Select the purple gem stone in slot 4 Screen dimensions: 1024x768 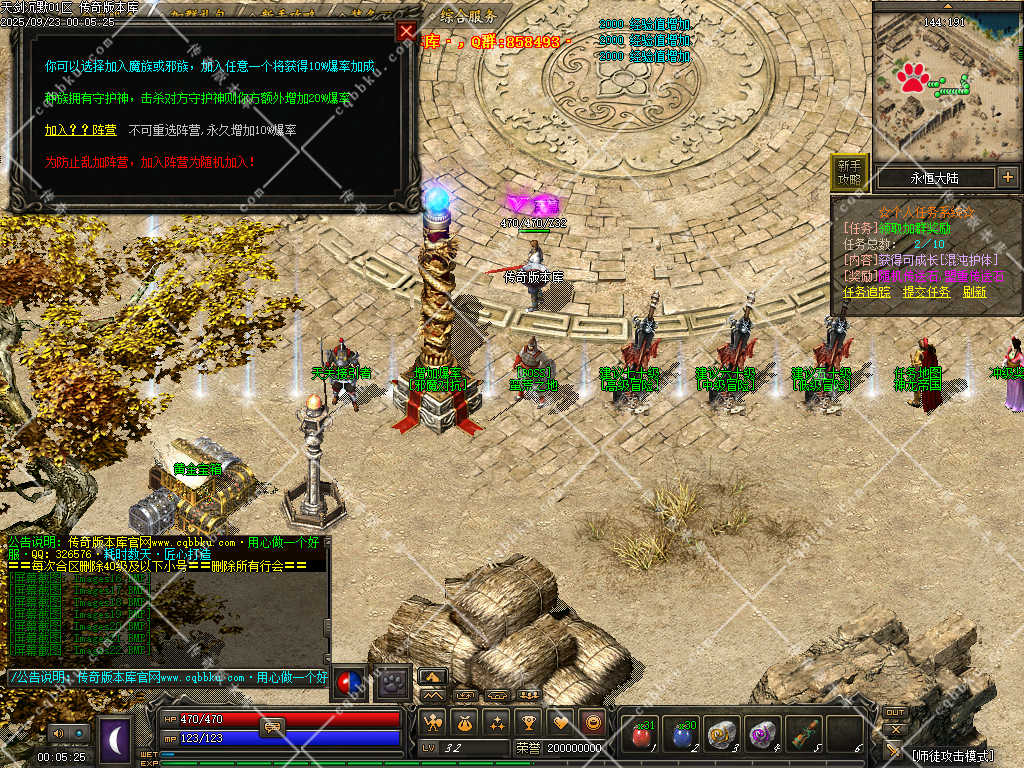(x=763, y=735)
